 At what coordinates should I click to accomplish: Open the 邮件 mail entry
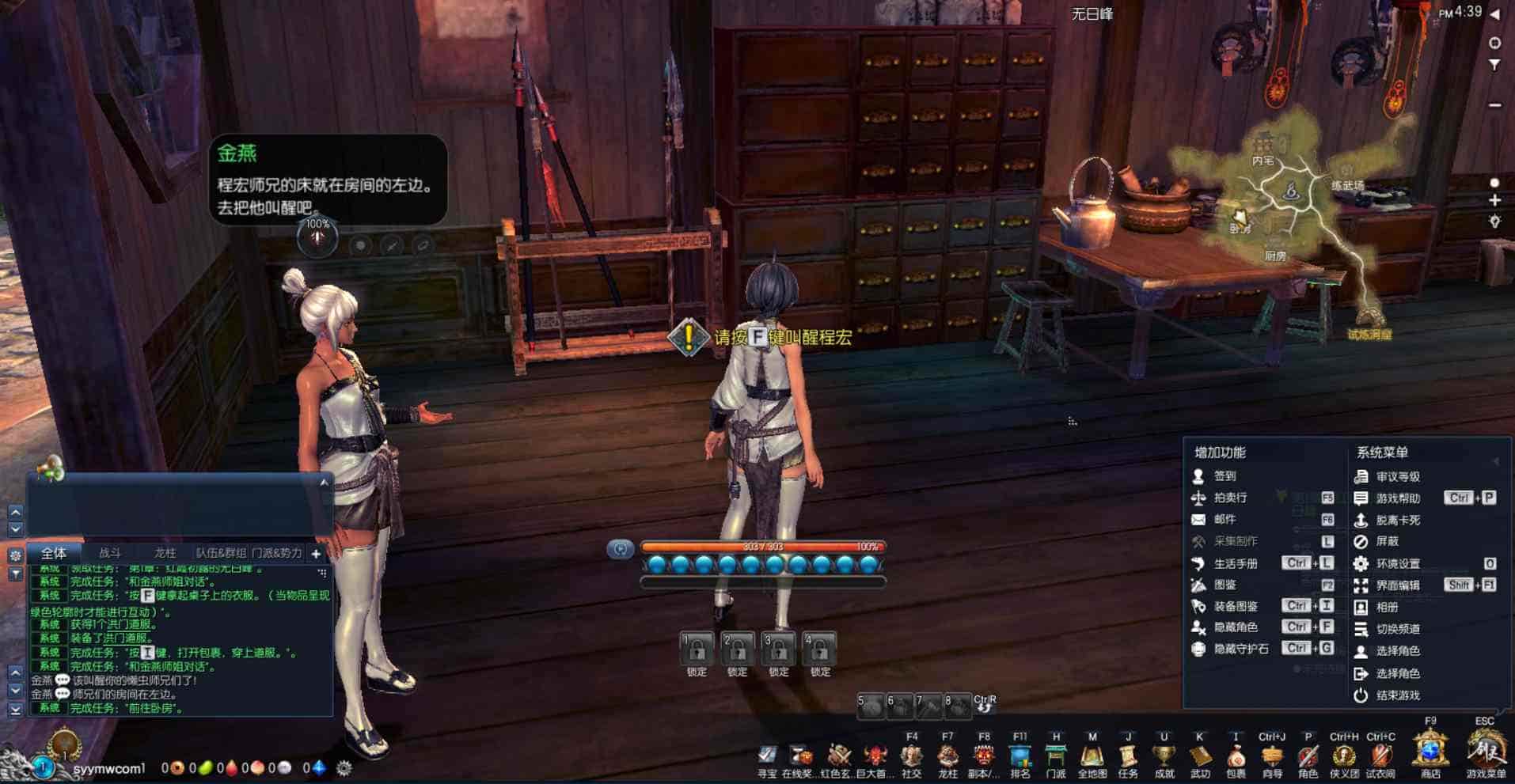click(x=1224, y=519)
